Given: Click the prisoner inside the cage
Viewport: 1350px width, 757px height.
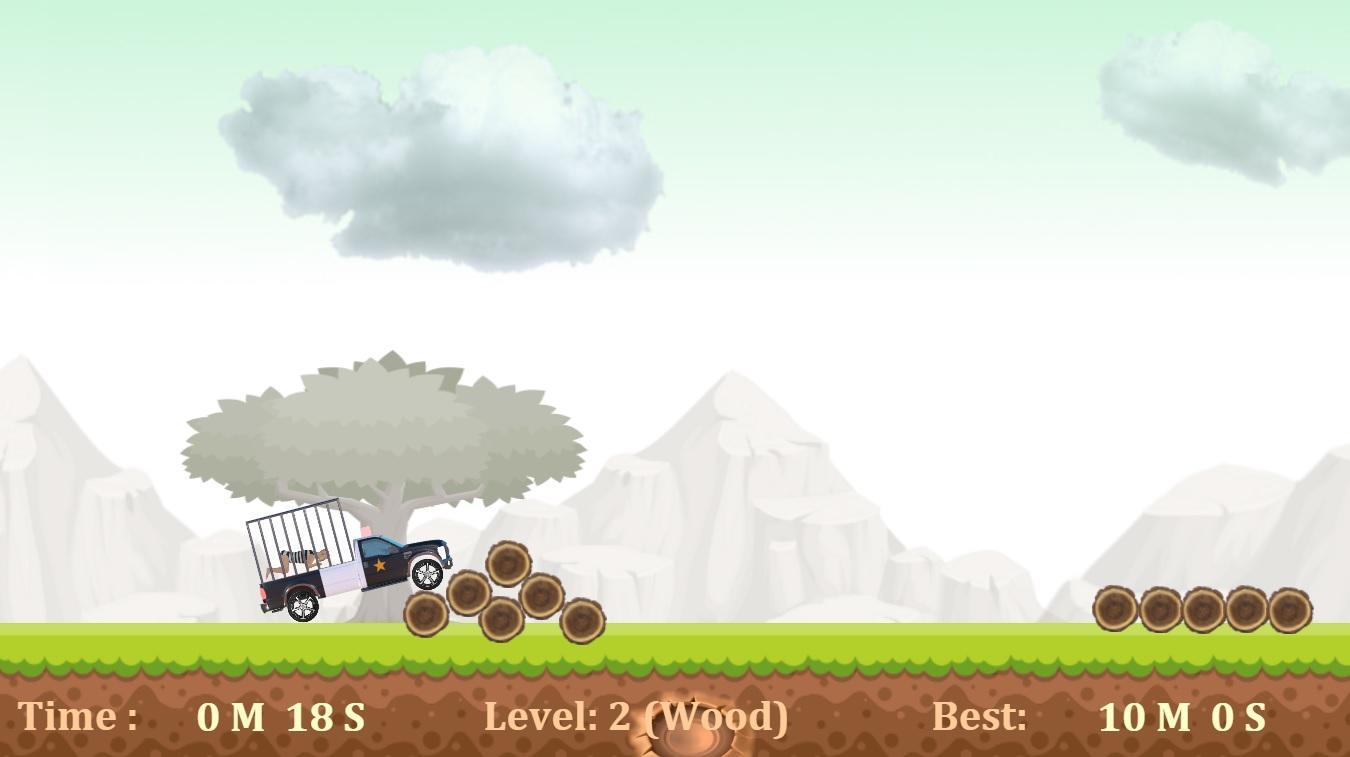Looking at the screenshot, I should point(300,558).
